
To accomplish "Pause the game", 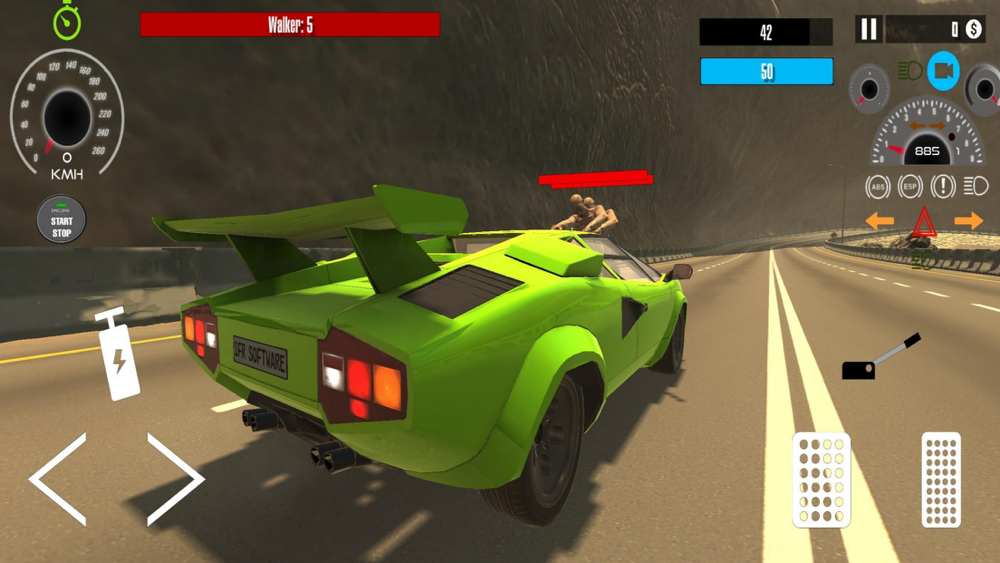I will click(868, 29).
